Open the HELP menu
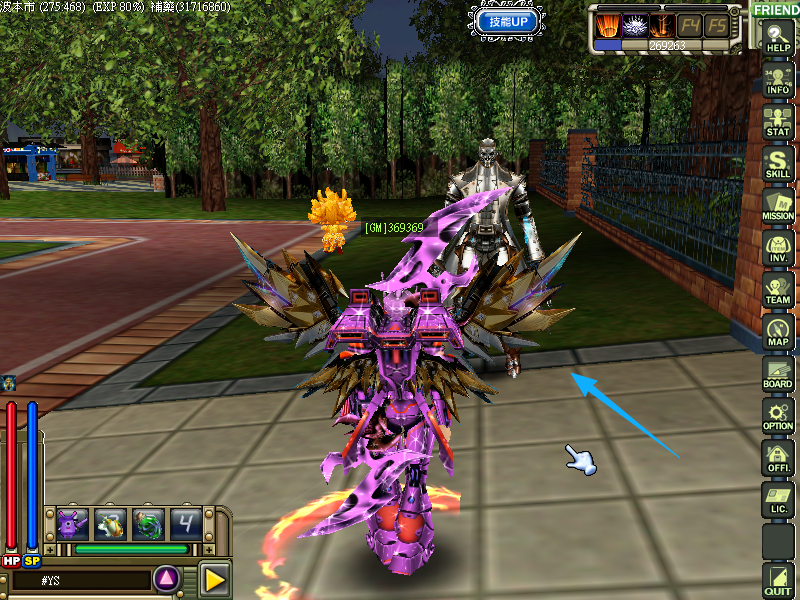Image resolution: width=800 pixels, height=600 pixels. click(777, 39)
